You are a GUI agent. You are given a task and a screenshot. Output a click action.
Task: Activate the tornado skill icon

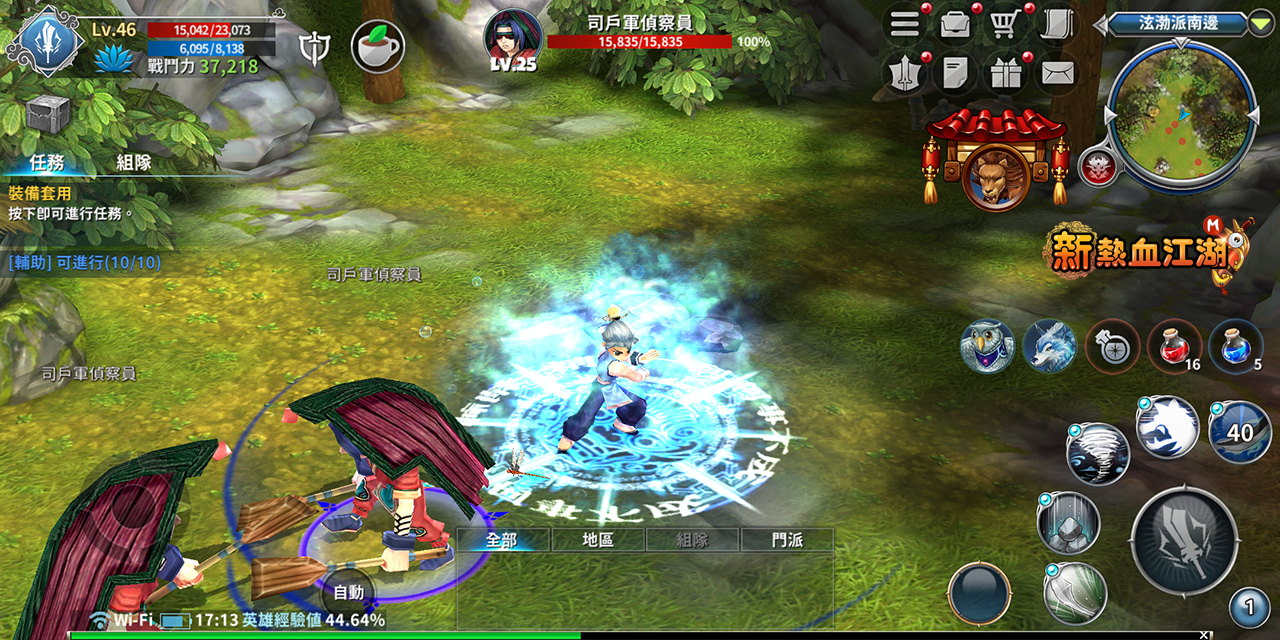(x=1097, y=454)
